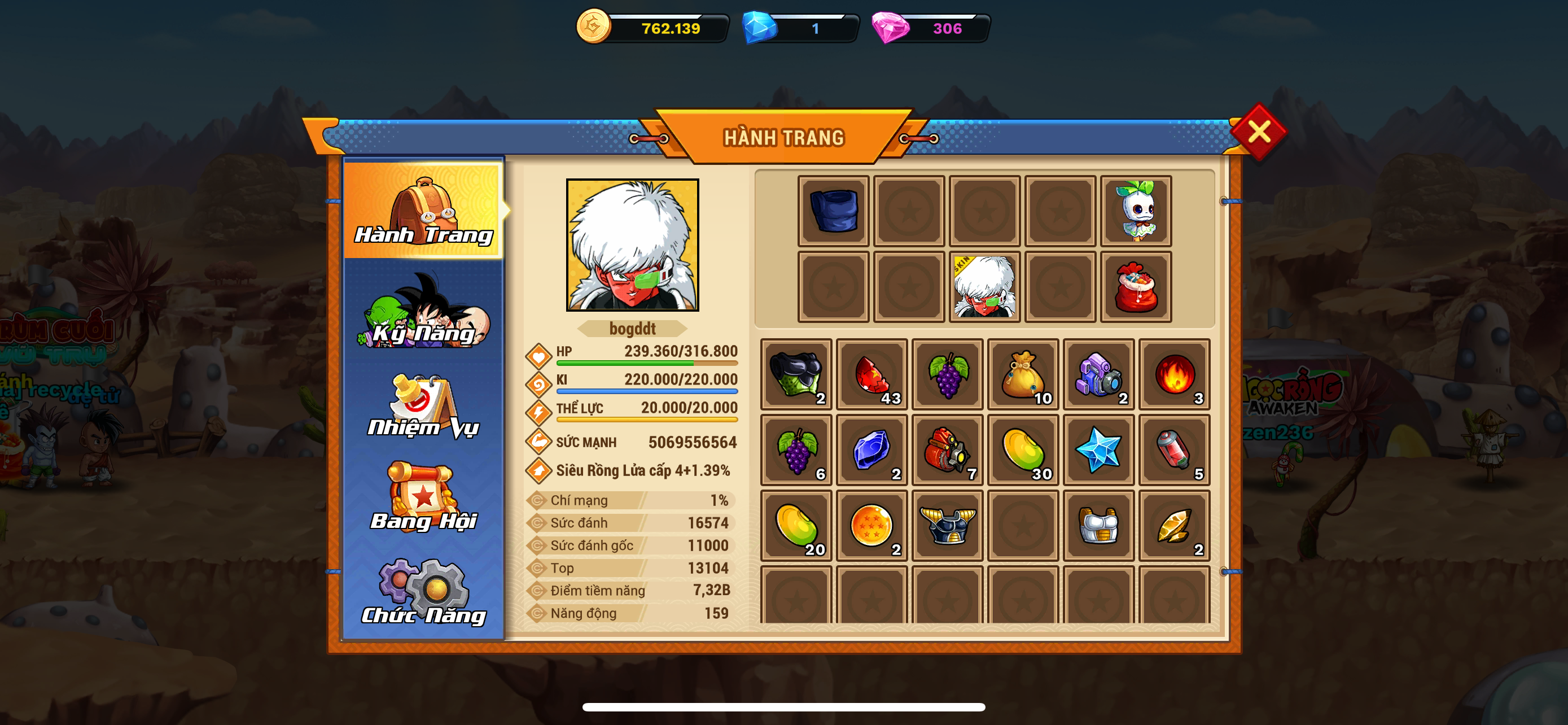Screen dimensions: 1568x725
Task: Pick the gold pouch stack of 10
Action: pyautogui.click(x=1023, y=374)
